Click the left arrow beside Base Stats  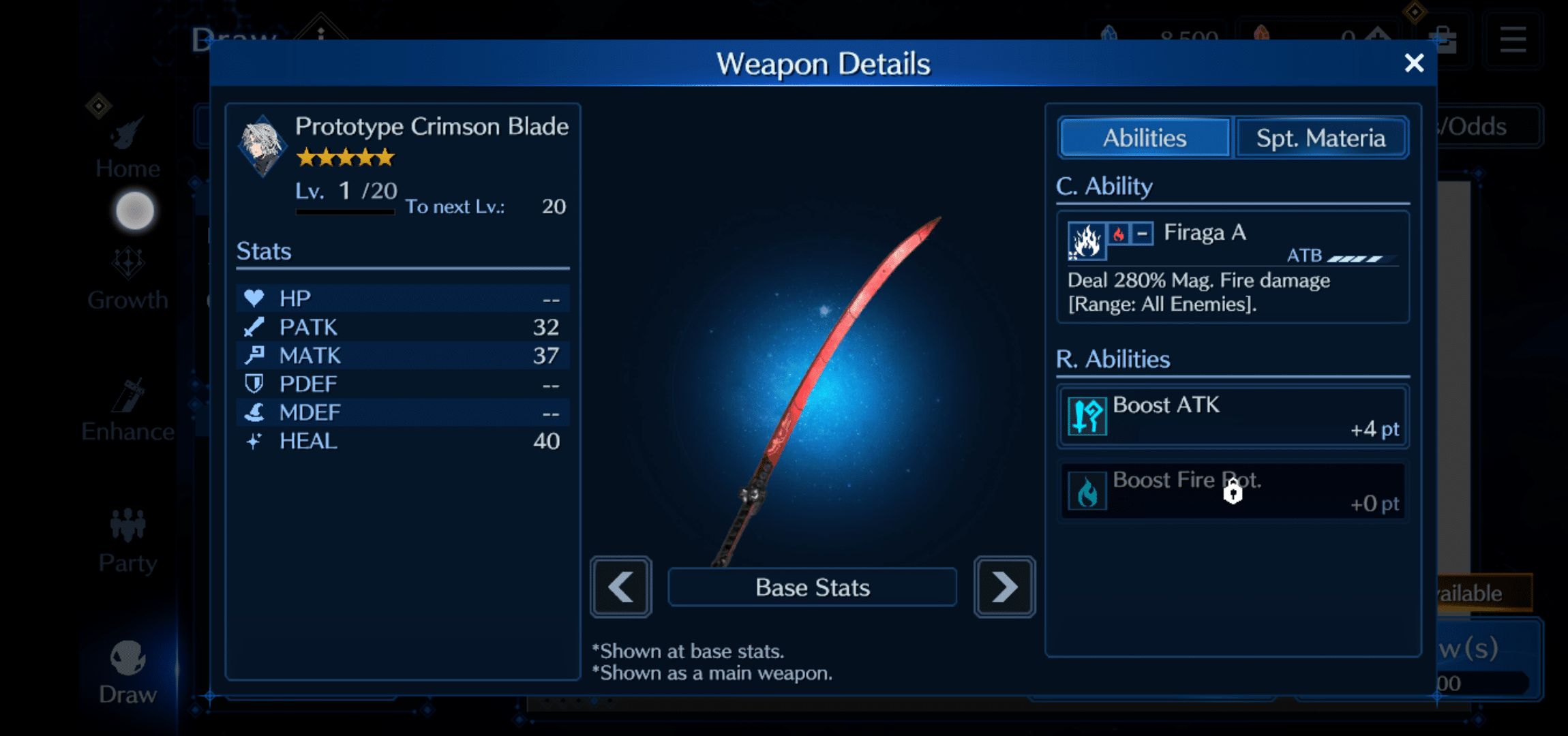(620, 587)
